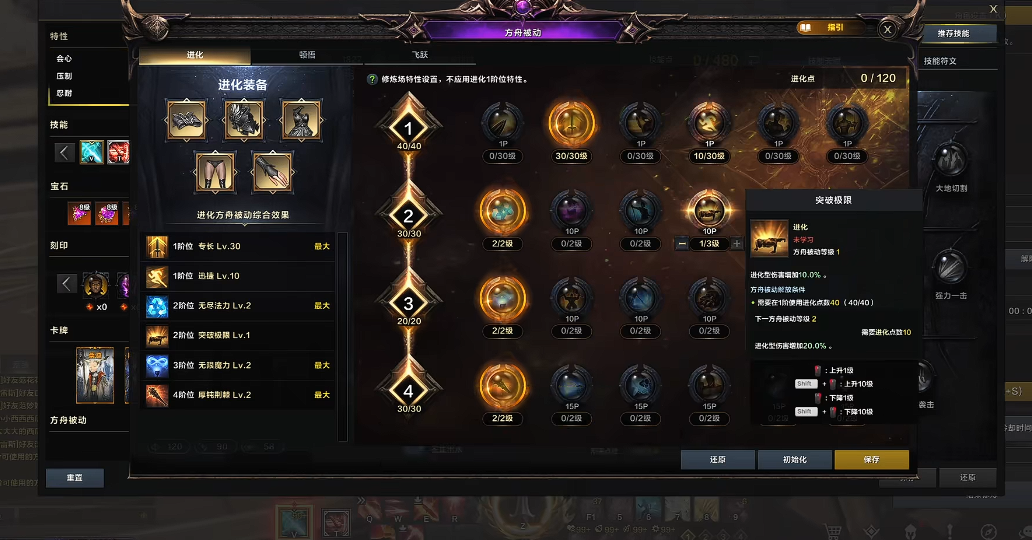Open the 领悟 tab
Viewport: 1032px width, 540px height.
(307, 56)
